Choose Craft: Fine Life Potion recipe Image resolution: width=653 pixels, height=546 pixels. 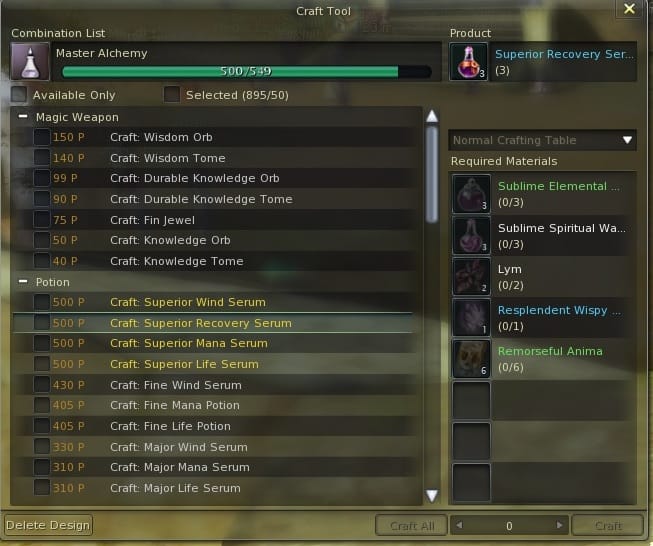coord(170,426)
